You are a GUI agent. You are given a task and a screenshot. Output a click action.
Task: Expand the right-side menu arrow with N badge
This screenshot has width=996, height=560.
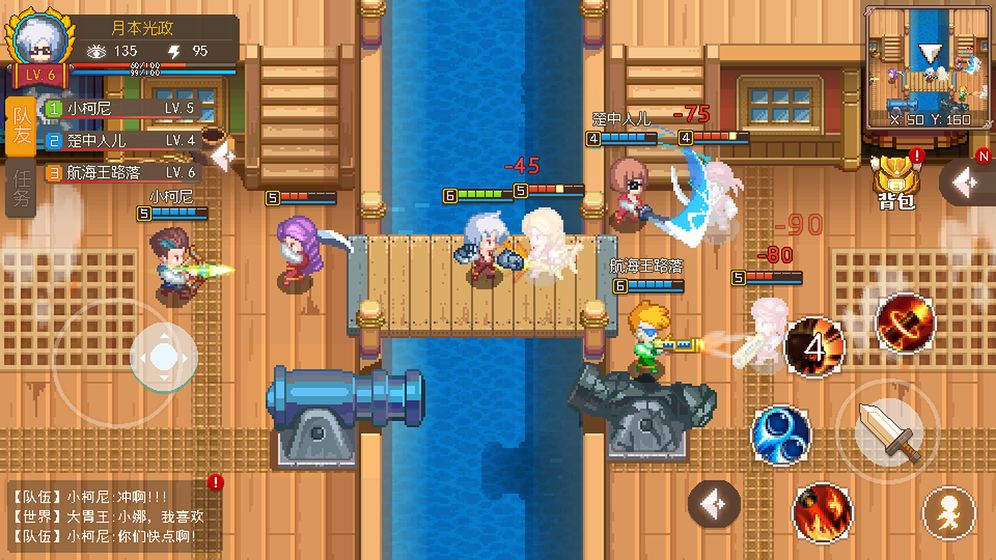[966, 181]
